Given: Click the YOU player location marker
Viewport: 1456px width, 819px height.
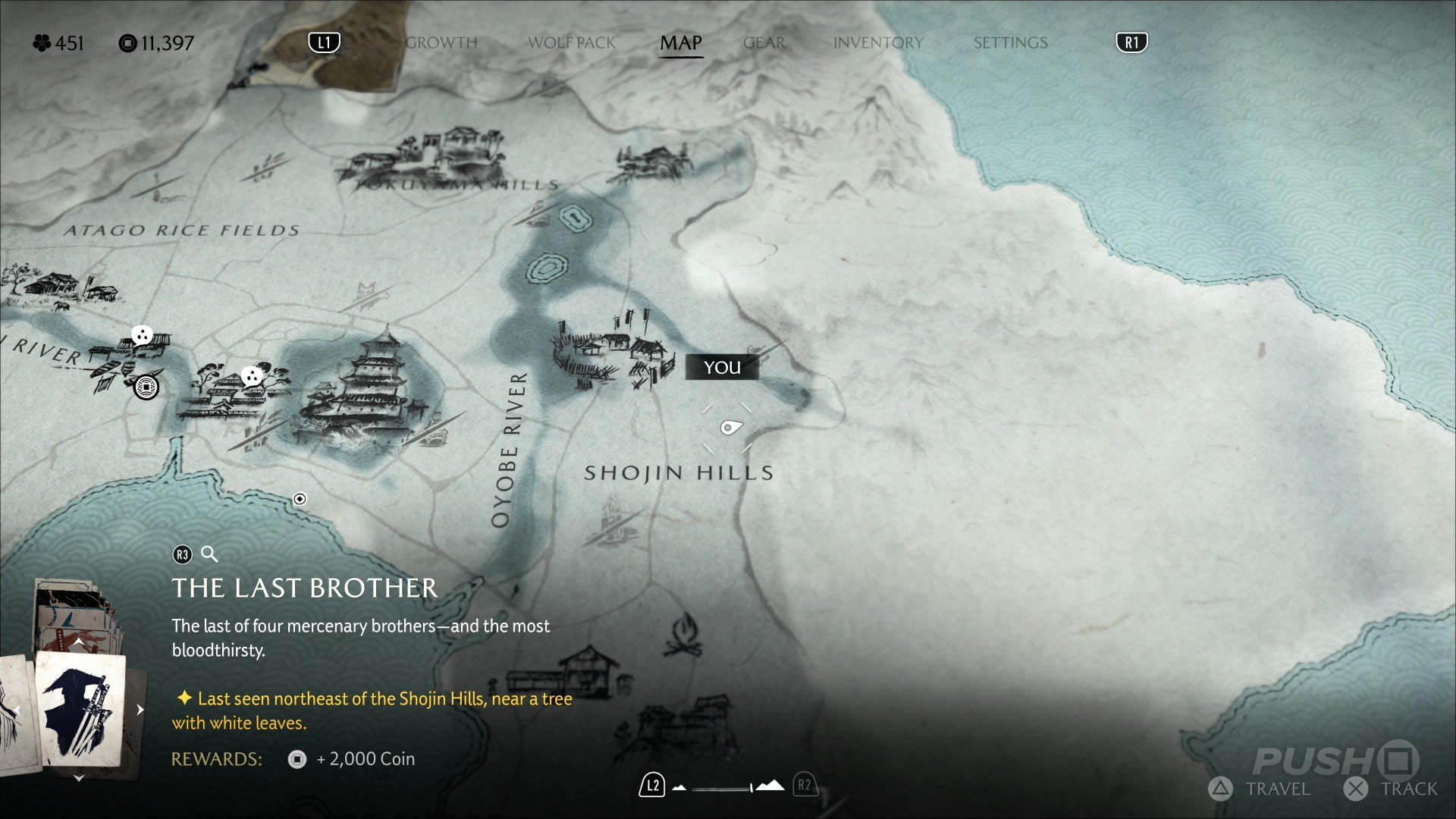Looking at the screenshot, I should (722, 368).
